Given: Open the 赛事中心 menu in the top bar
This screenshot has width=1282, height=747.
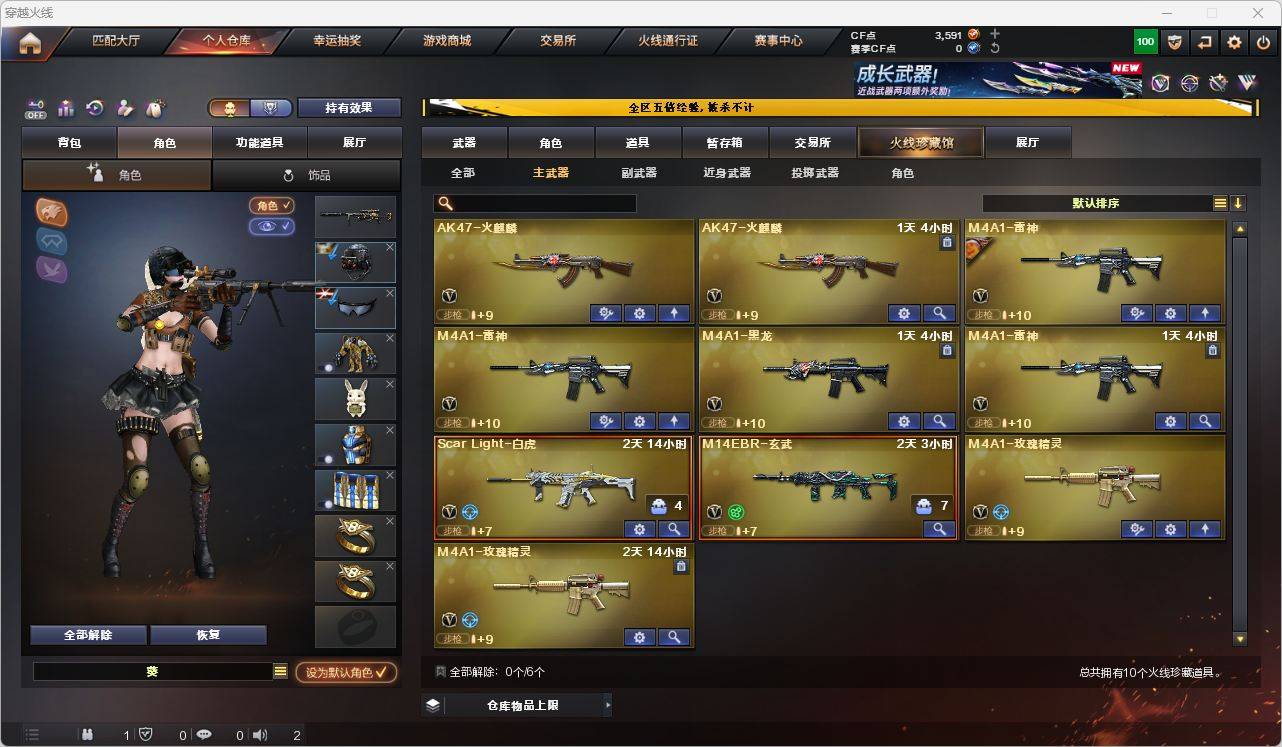Looking at the screenshot, I should pyautogui.click(x=775, y=41).
